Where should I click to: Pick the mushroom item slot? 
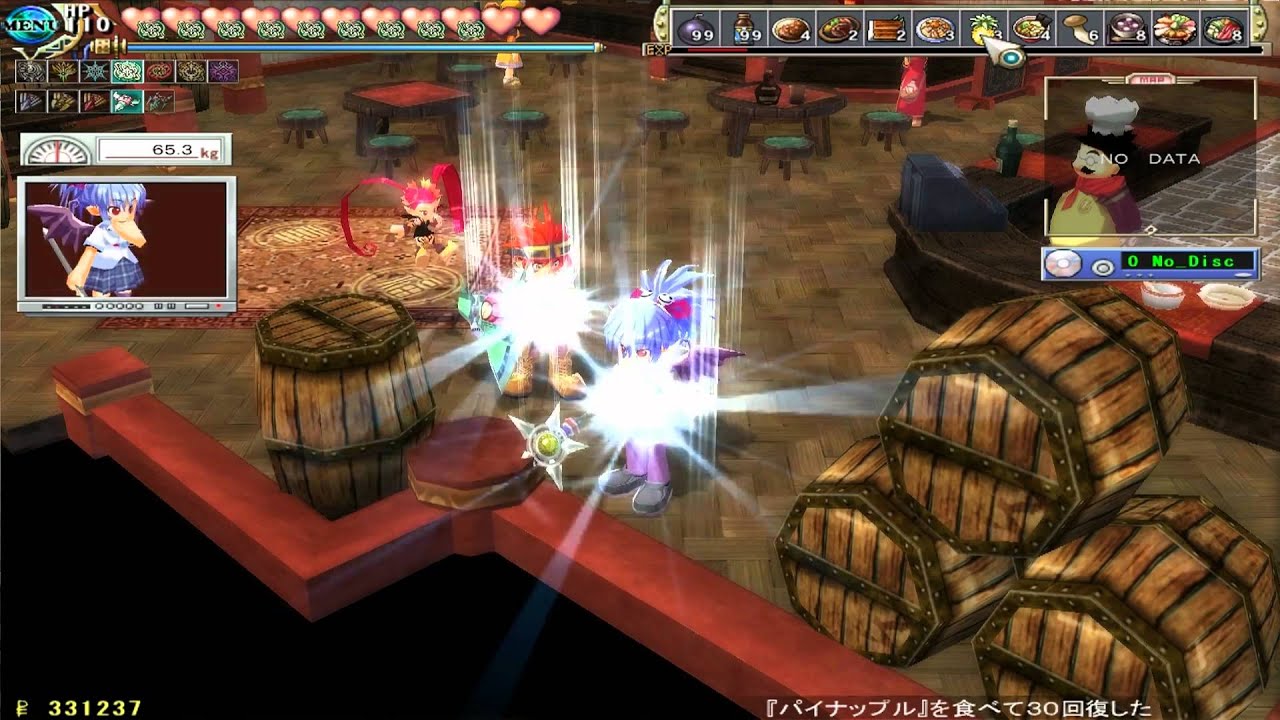1079,29
